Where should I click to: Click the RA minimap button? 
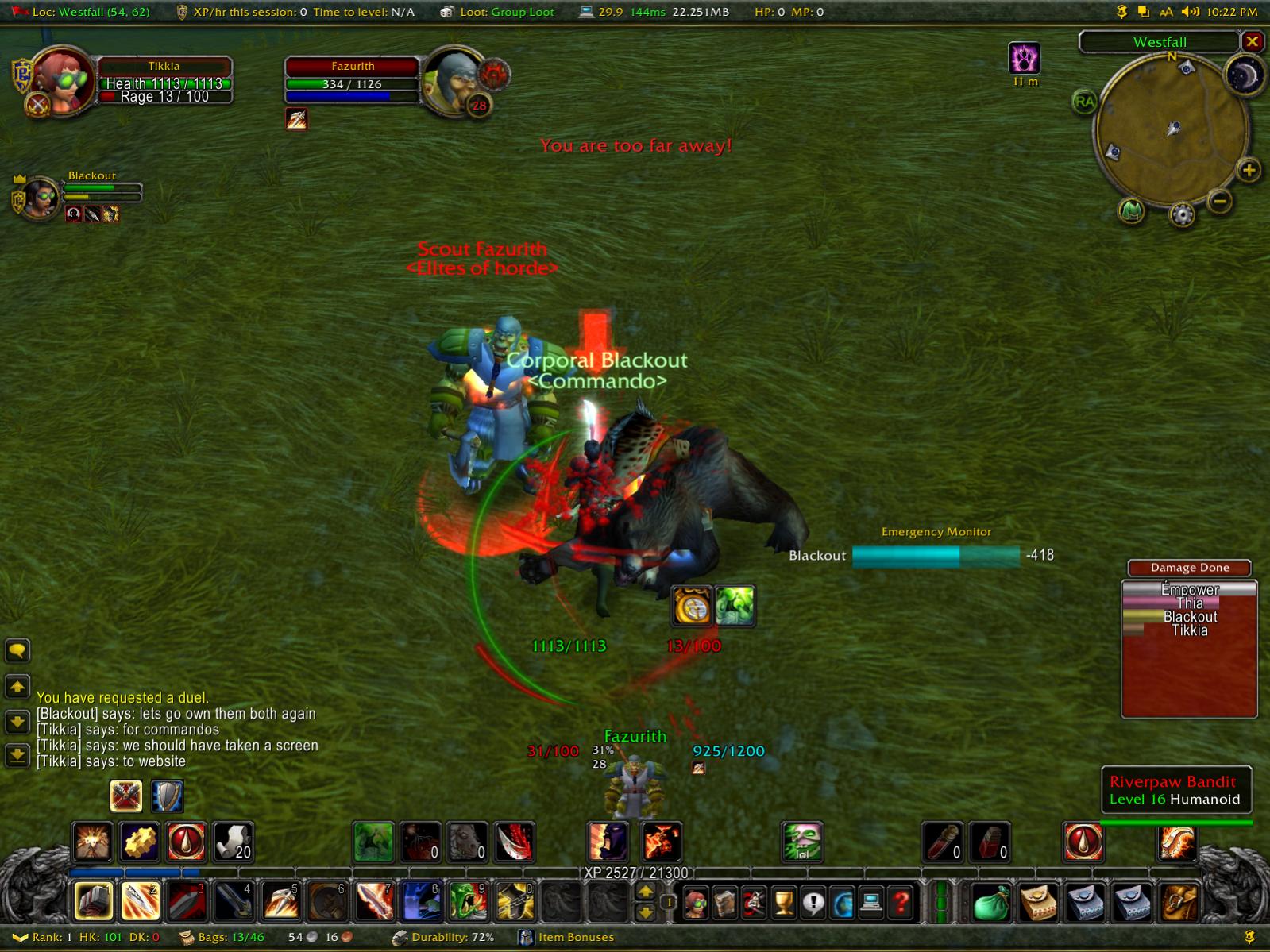1084,102
